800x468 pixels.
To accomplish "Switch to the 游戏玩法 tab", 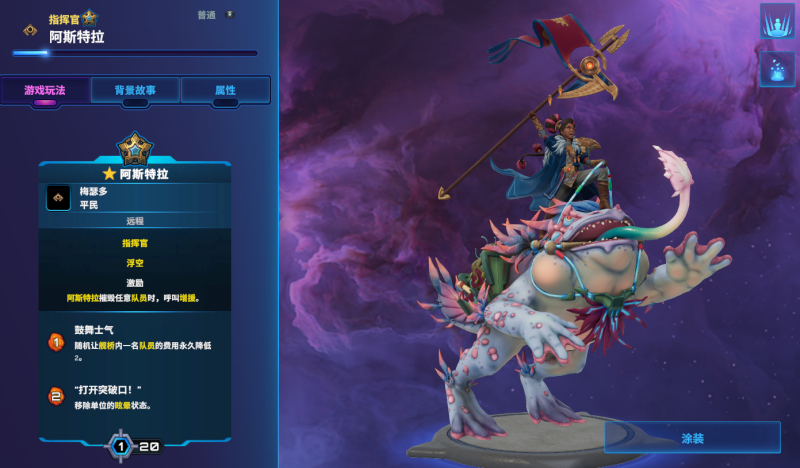I will (x=45, y=90).
